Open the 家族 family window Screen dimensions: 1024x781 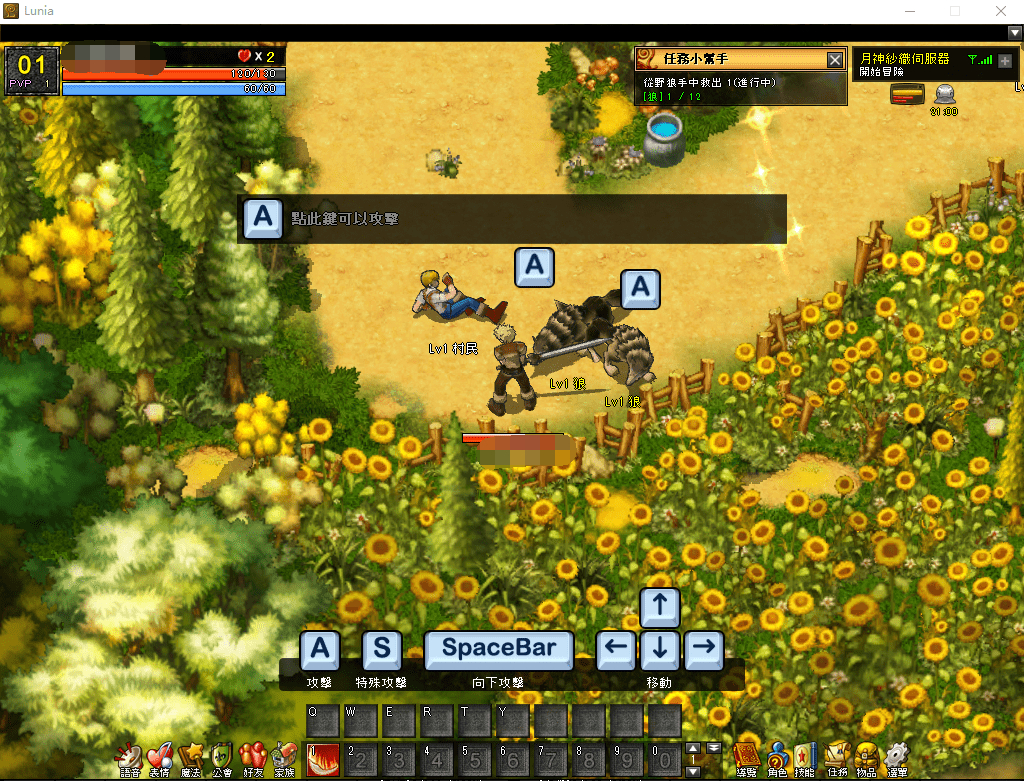click(x=284, y=757)
